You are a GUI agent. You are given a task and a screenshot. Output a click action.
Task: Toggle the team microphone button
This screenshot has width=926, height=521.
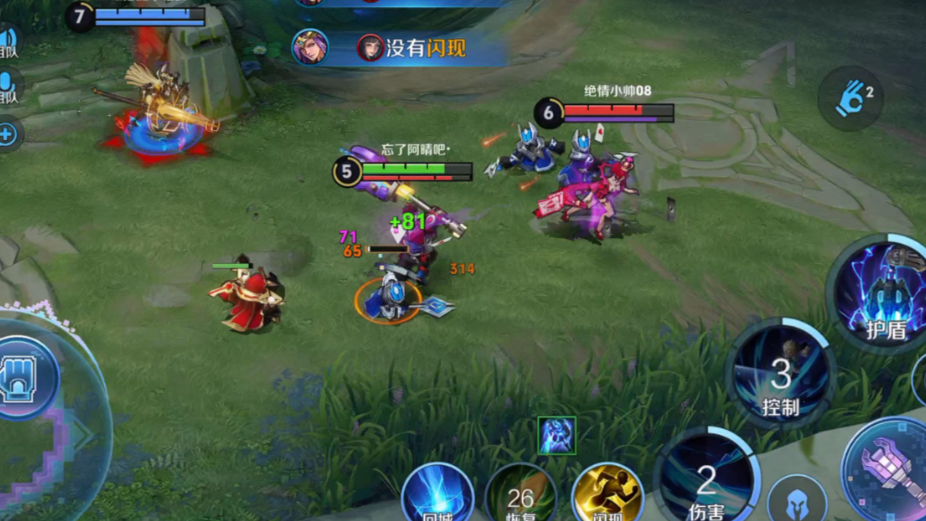point(7,88)
